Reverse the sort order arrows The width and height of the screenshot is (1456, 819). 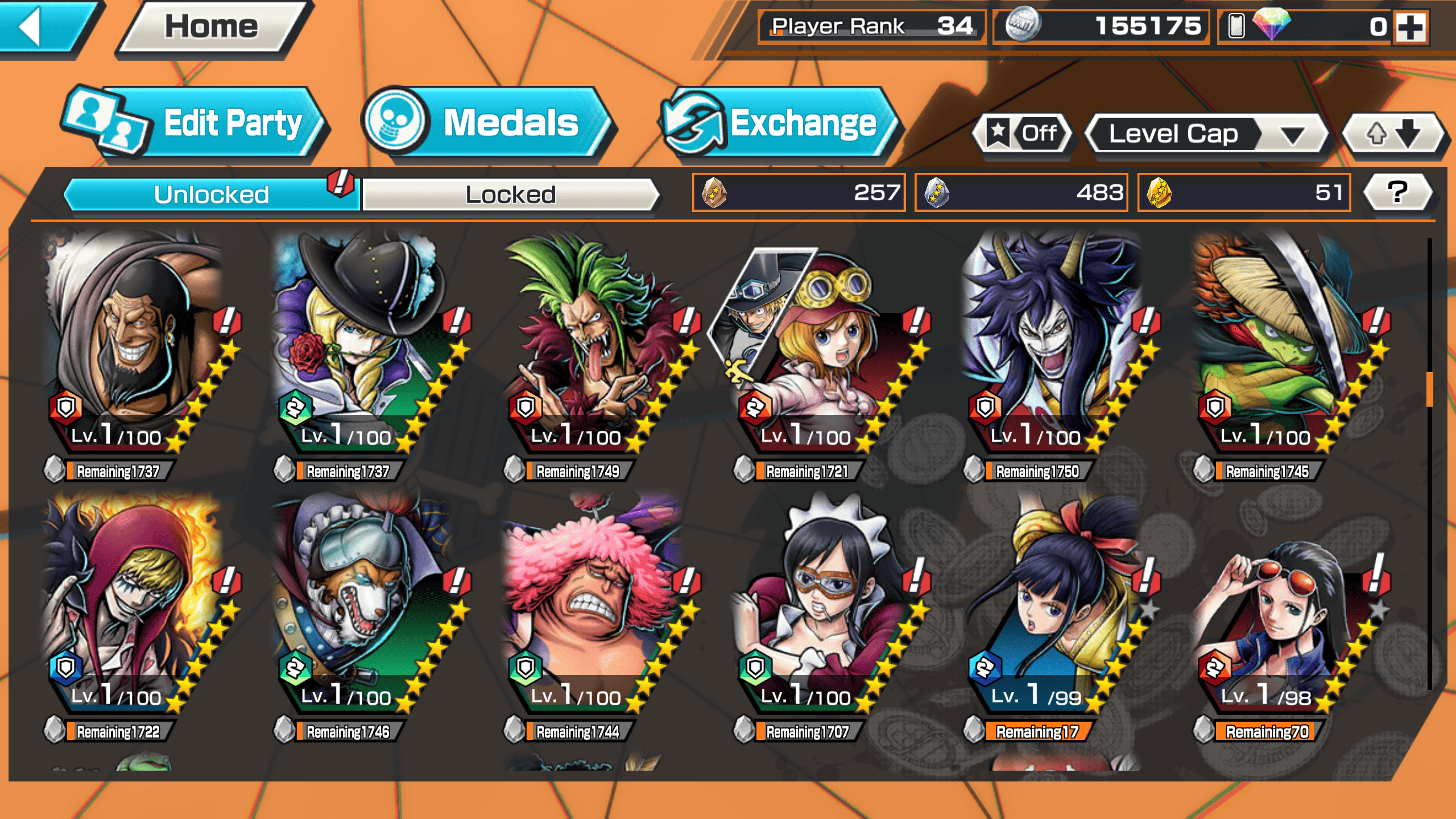(1392, 134)
